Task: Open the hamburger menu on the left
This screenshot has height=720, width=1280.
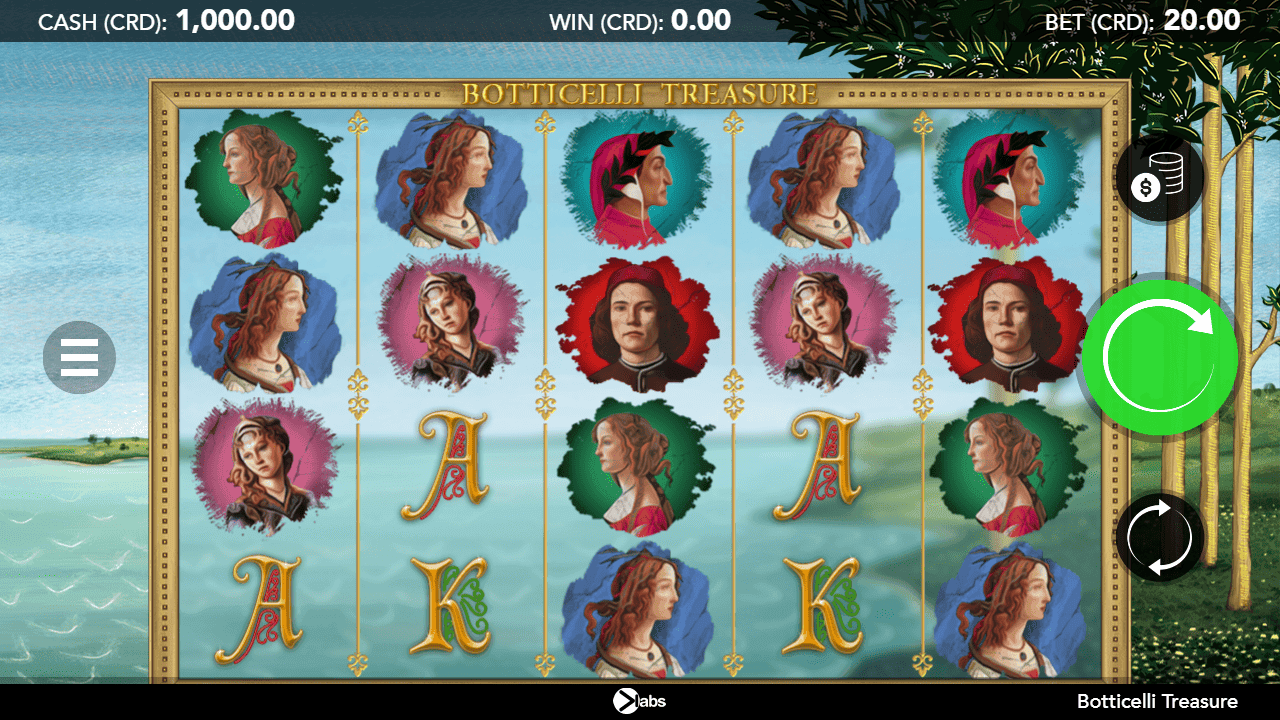Action: pos(79,357)
